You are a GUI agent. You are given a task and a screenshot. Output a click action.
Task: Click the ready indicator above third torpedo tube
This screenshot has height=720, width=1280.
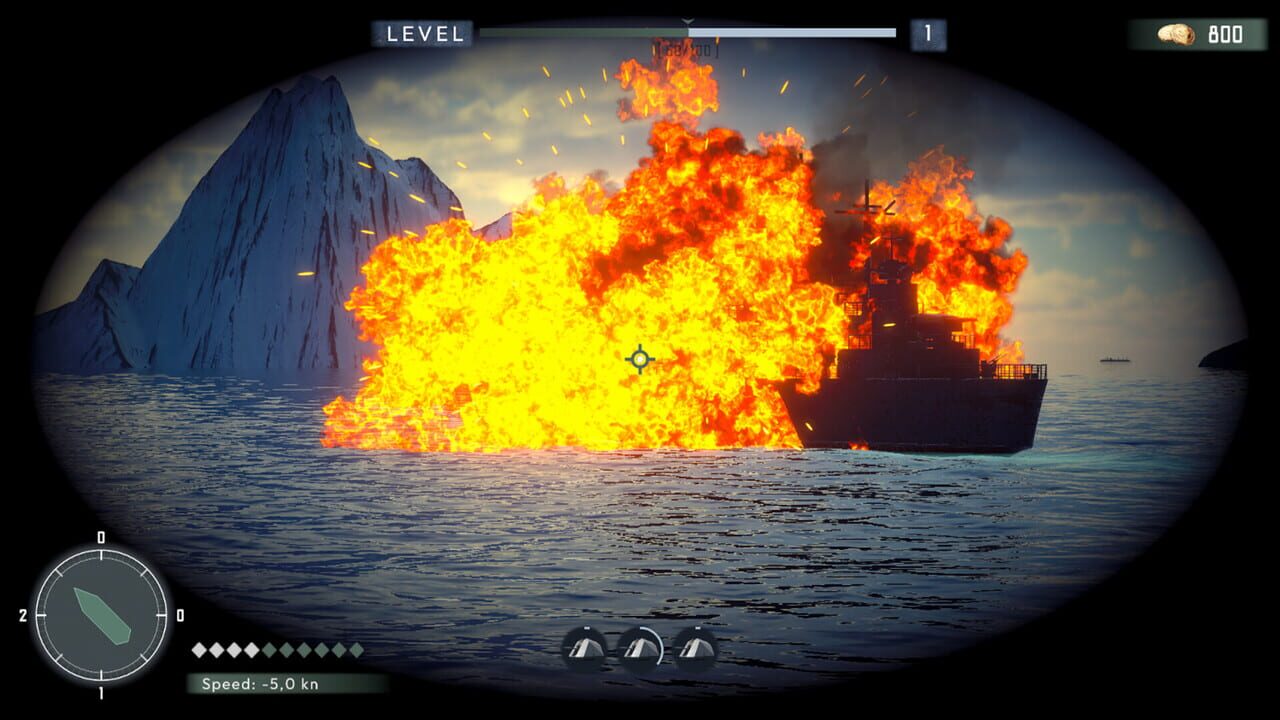[x=697, y=627]
